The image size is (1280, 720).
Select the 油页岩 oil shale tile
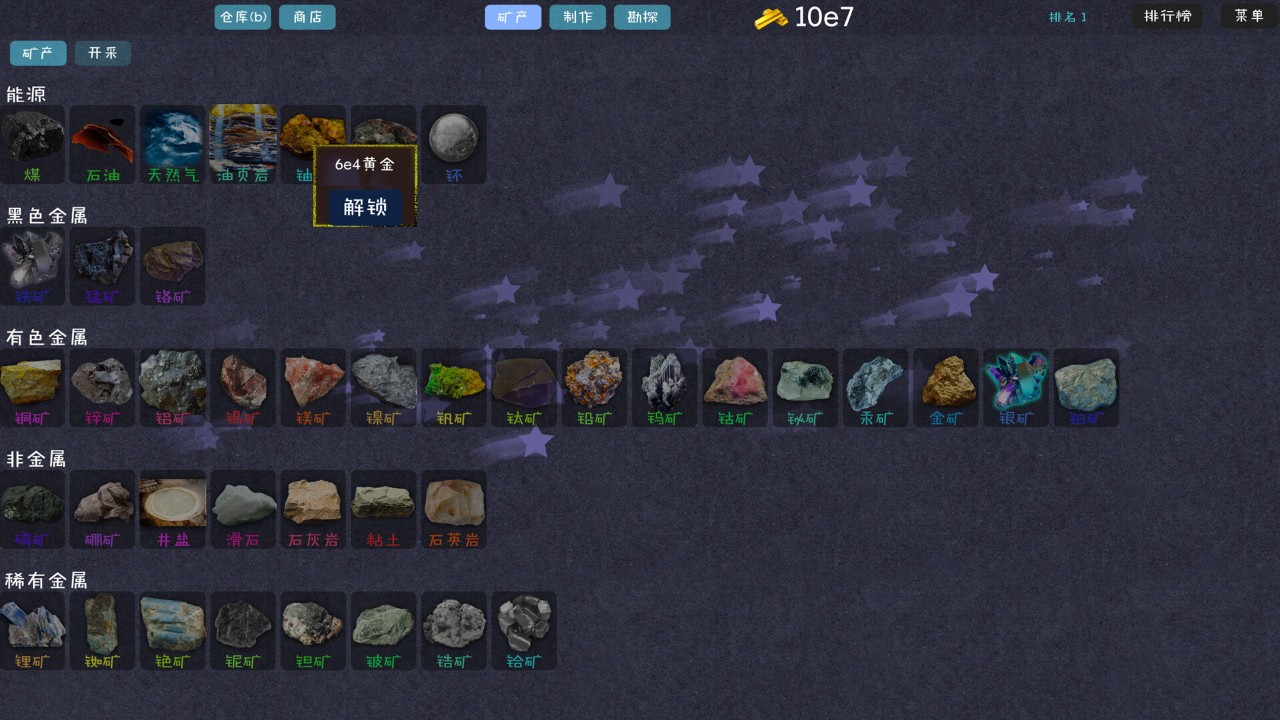(x=243, y=144)
